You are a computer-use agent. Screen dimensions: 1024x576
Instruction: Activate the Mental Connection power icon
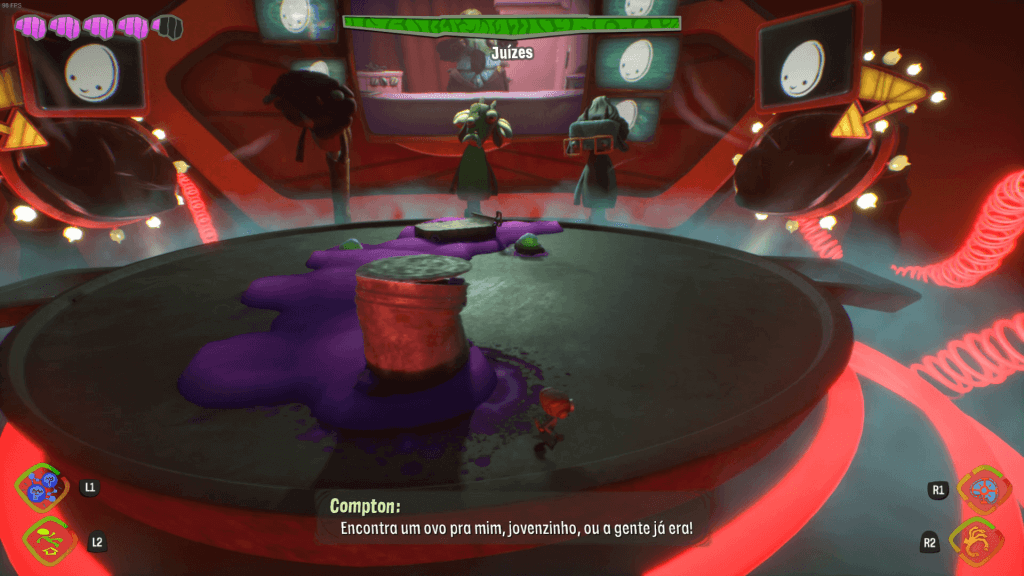point(42,488)
